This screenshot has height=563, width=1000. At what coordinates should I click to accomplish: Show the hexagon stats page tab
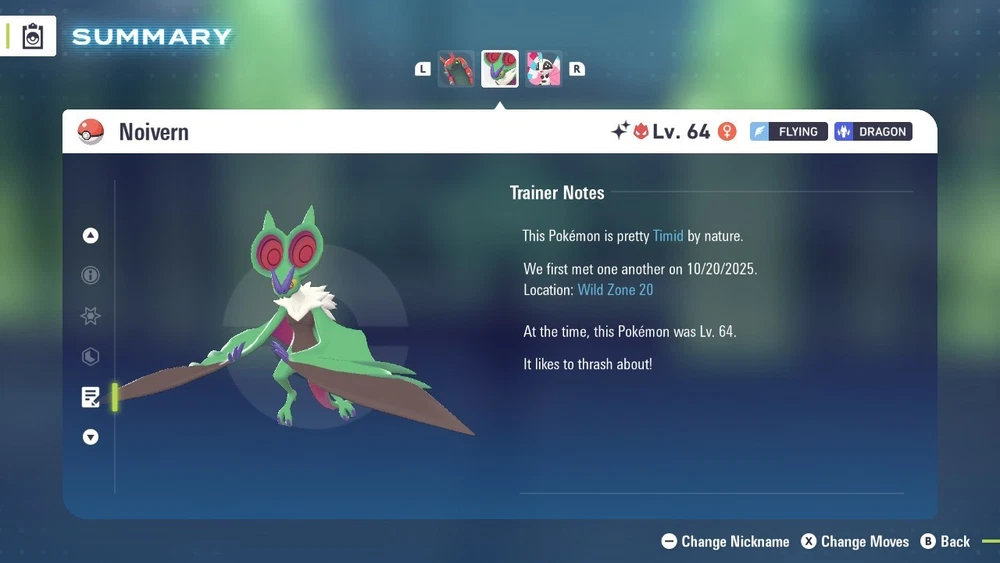[x=91, y=357]
